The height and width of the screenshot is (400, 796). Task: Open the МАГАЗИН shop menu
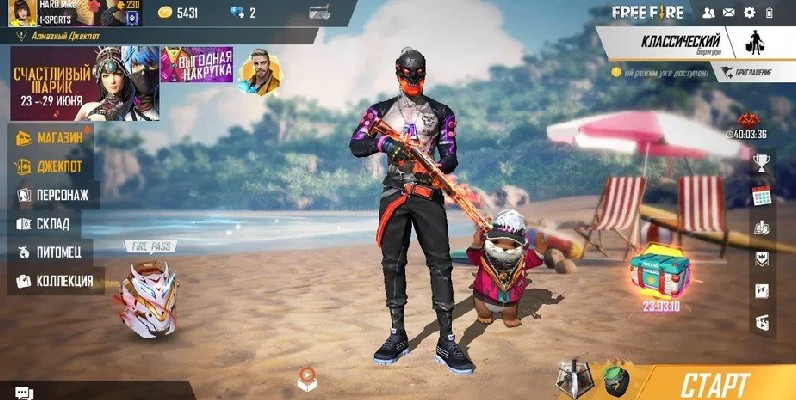(x=57, y=138)
